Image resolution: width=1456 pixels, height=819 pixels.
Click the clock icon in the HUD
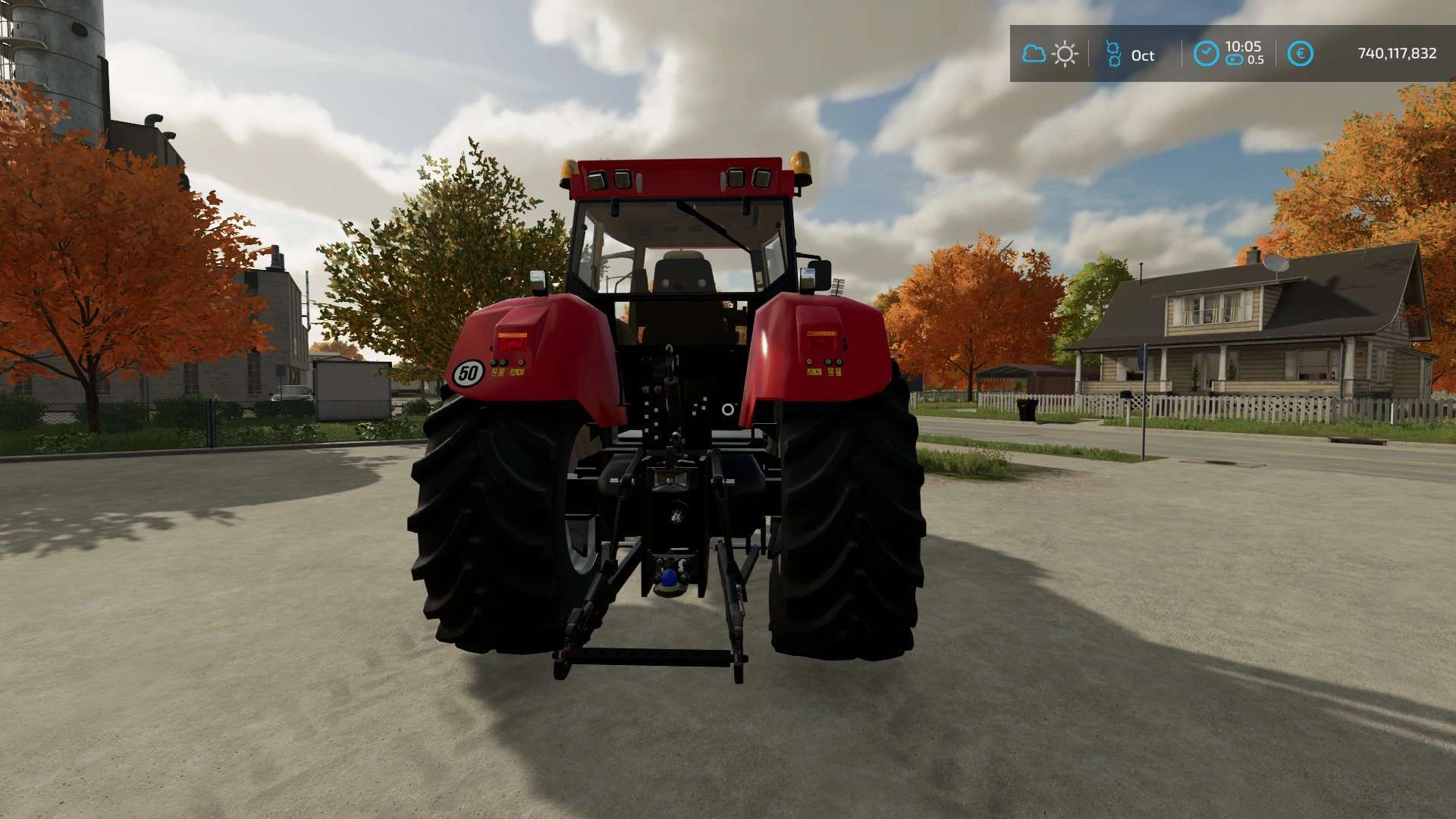[x=1206, y=54]
